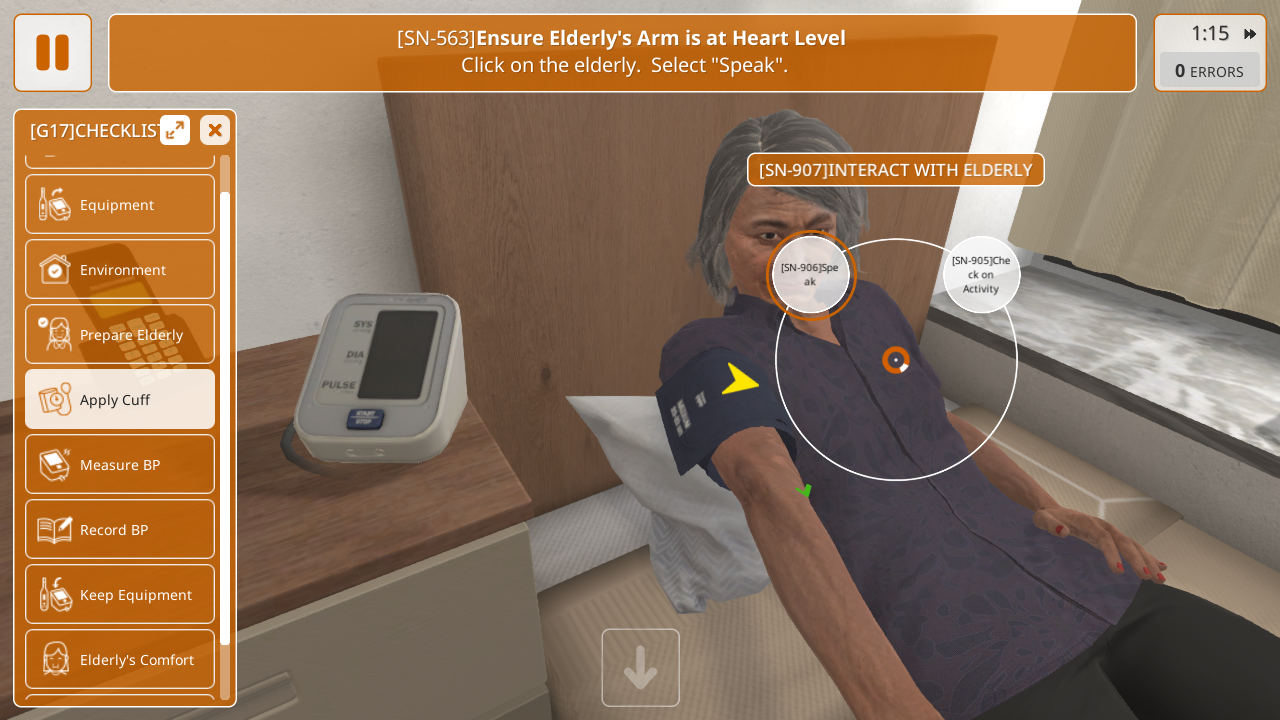Screen dimensions: 1280x720
Task: Close the checklist panel
Action: coord(214,130)
